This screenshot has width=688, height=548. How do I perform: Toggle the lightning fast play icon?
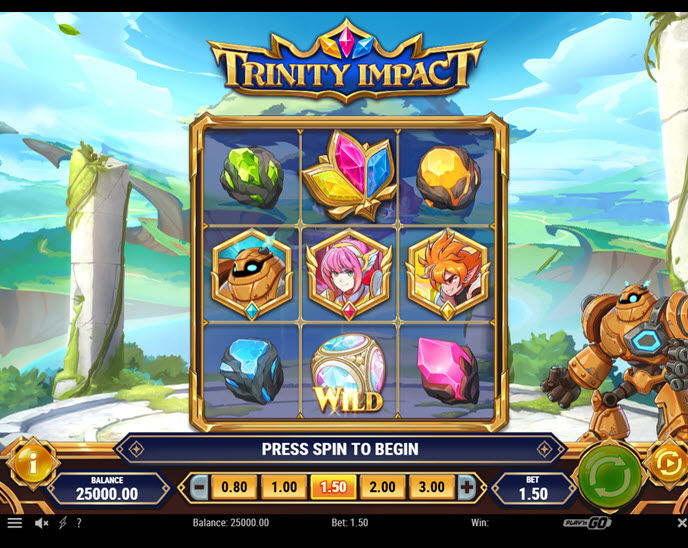point(63,523)
